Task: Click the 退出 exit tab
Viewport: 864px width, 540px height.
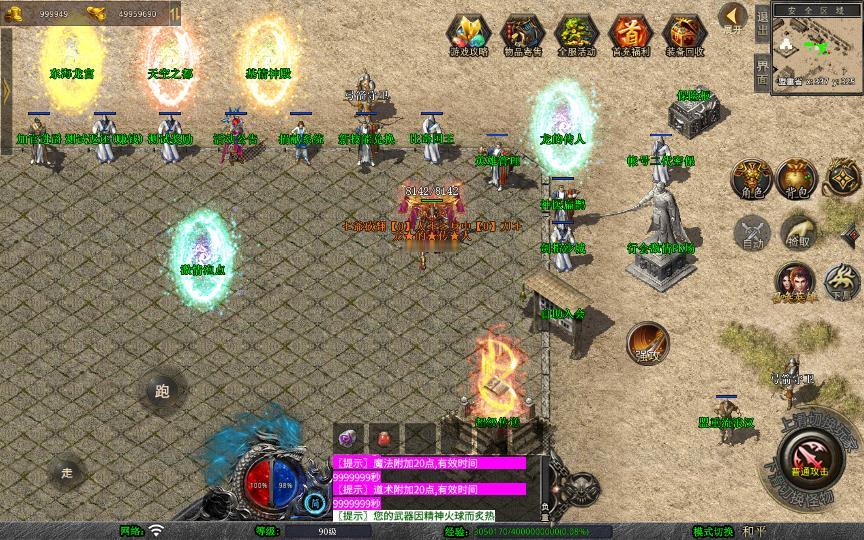Action: tap(762, 26)
